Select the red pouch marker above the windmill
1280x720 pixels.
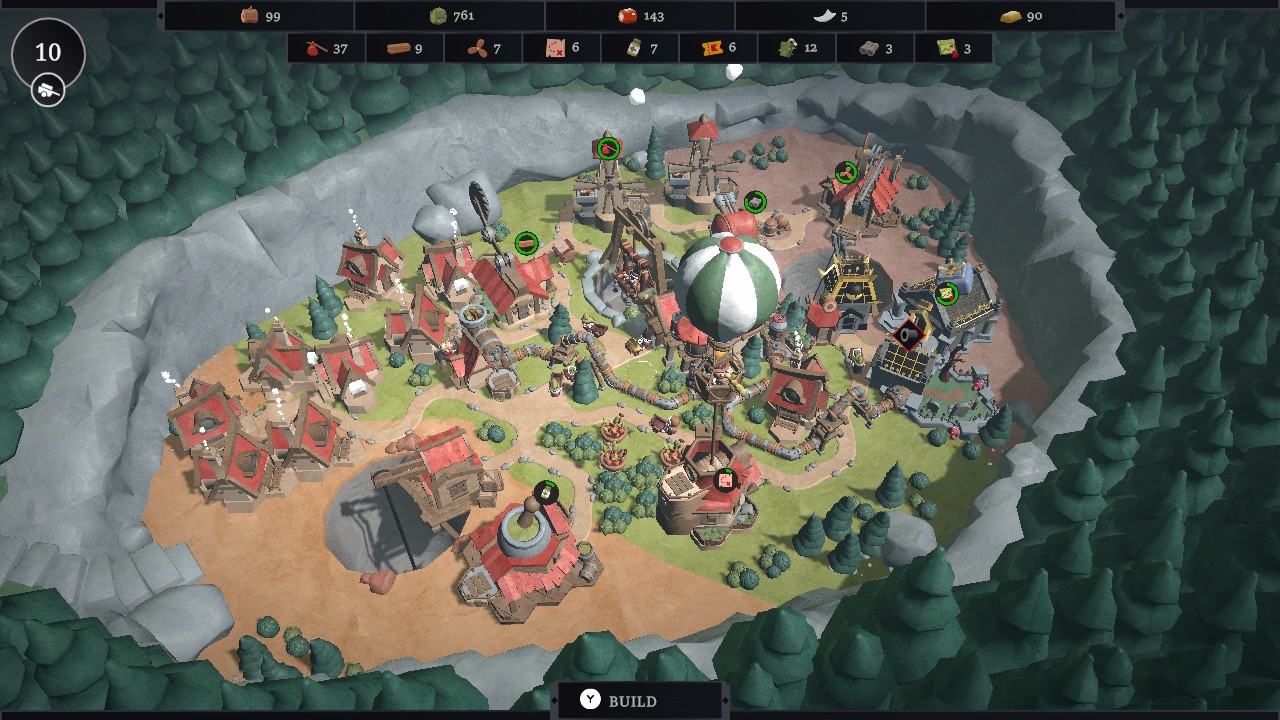[x=607, y=149]
